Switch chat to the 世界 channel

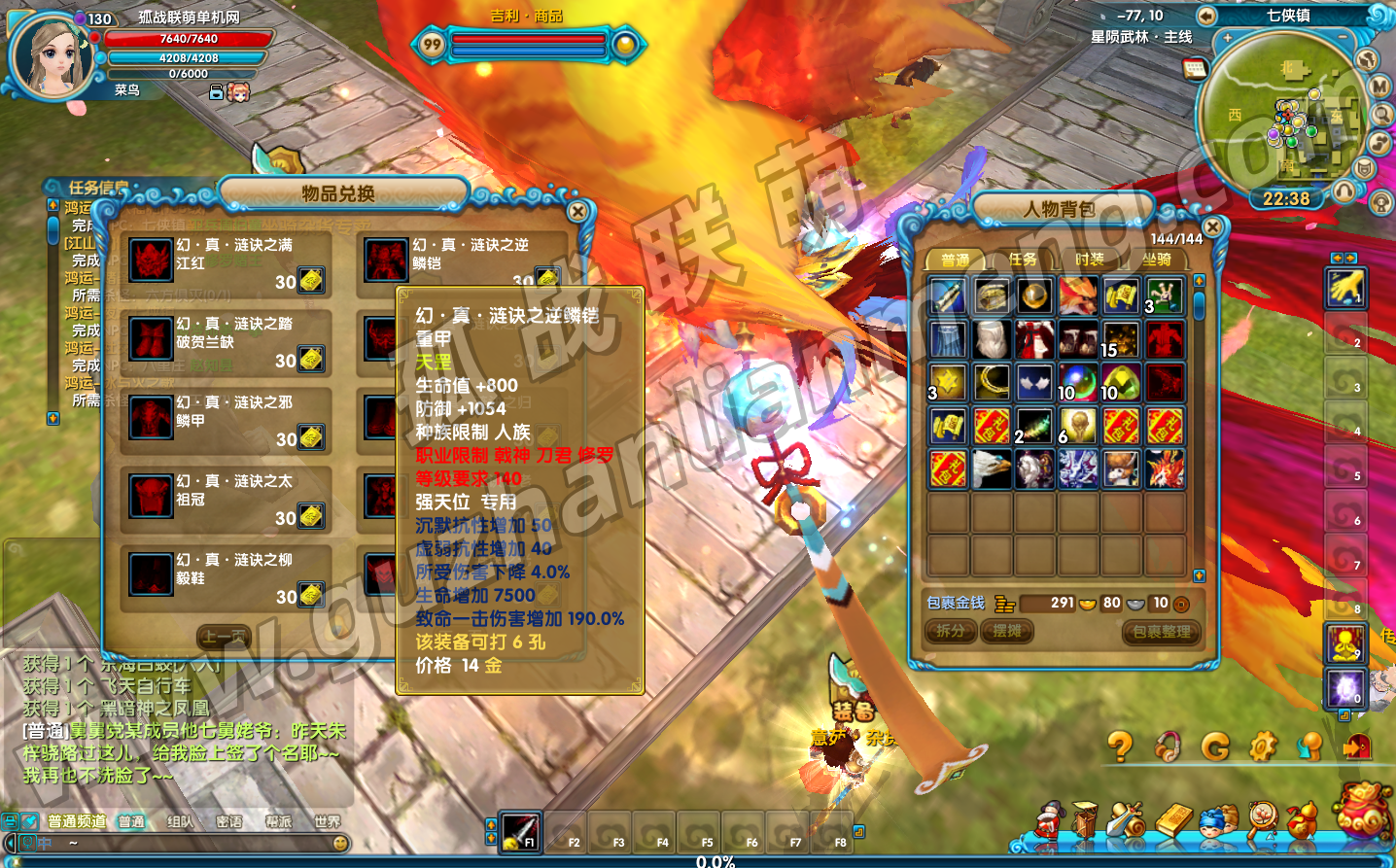point(327,822)
